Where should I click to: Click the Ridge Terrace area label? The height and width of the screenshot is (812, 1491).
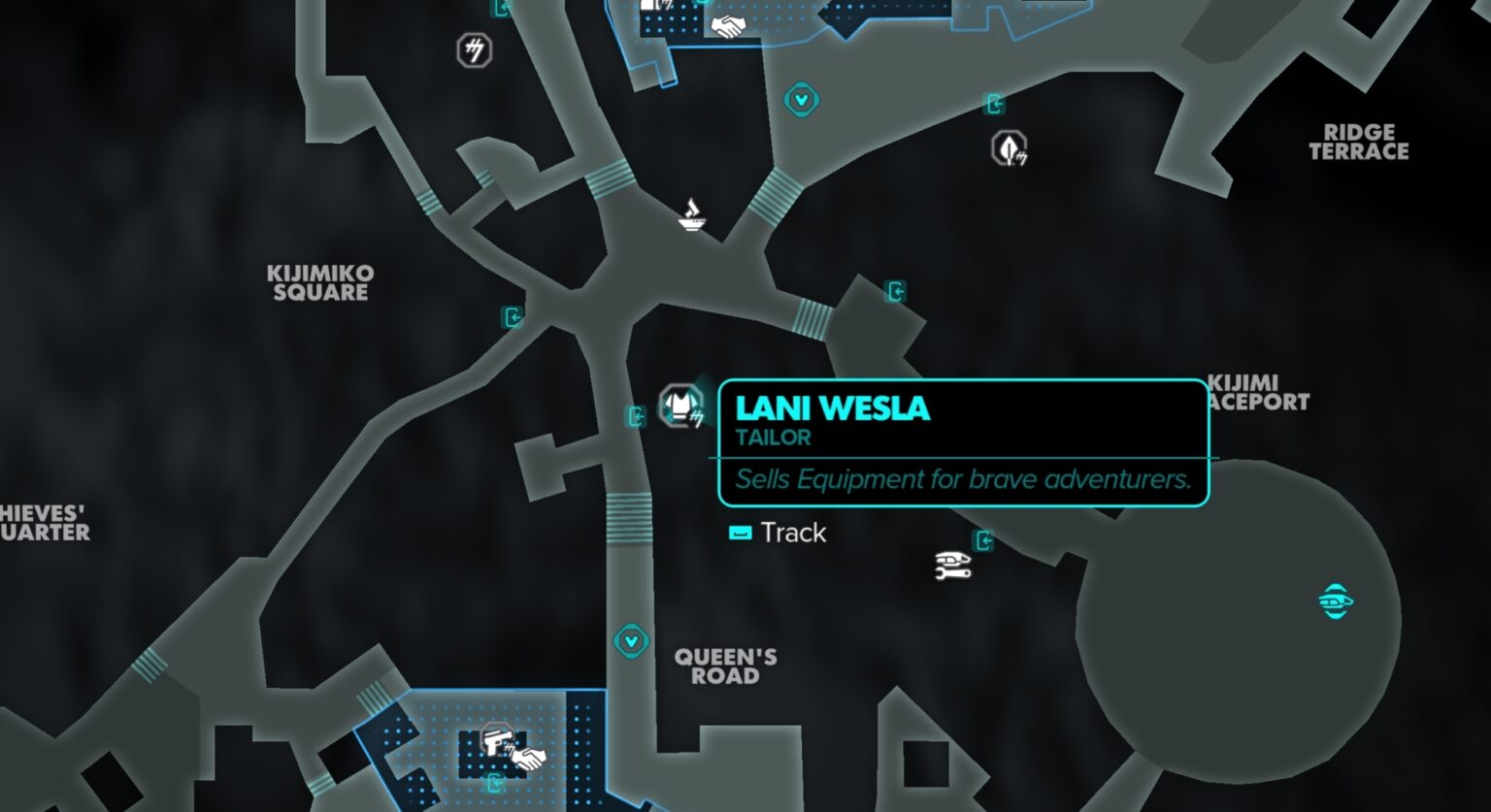[x=1359, y=141]
